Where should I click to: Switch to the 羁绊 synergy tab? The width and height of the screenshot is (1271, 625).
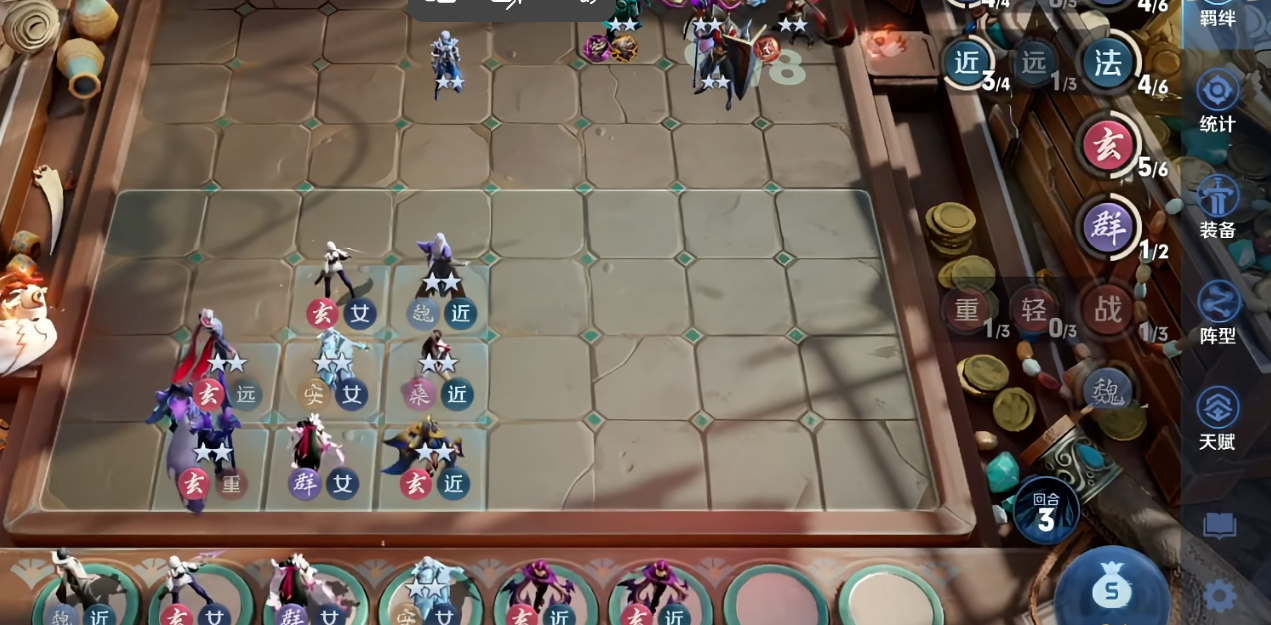pos(1217,14)
